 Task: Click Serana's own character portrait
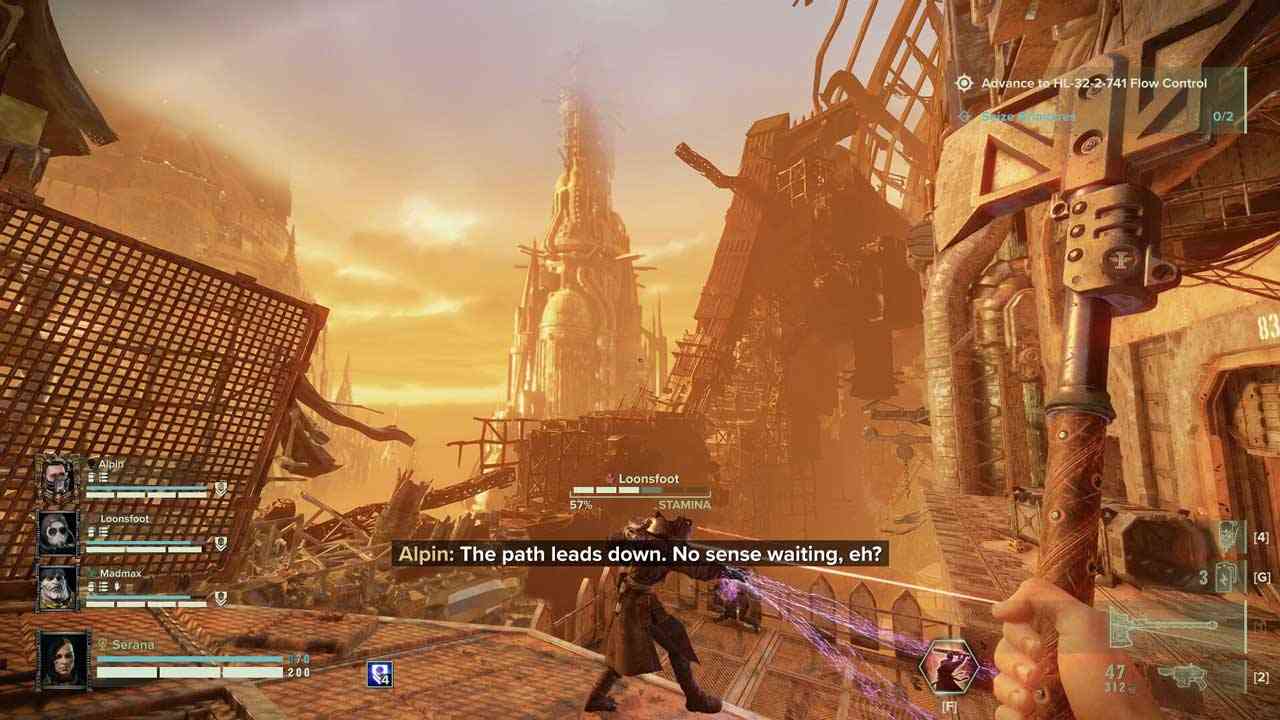click(62, 659)
